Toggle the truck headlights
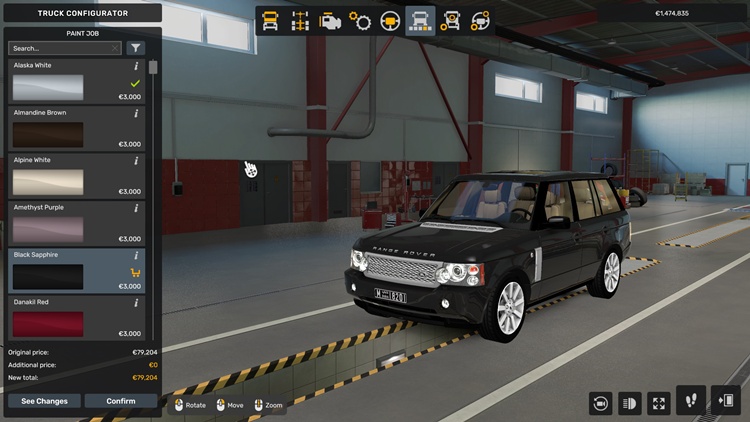750x422 pixels. click(x=630, y=403)
